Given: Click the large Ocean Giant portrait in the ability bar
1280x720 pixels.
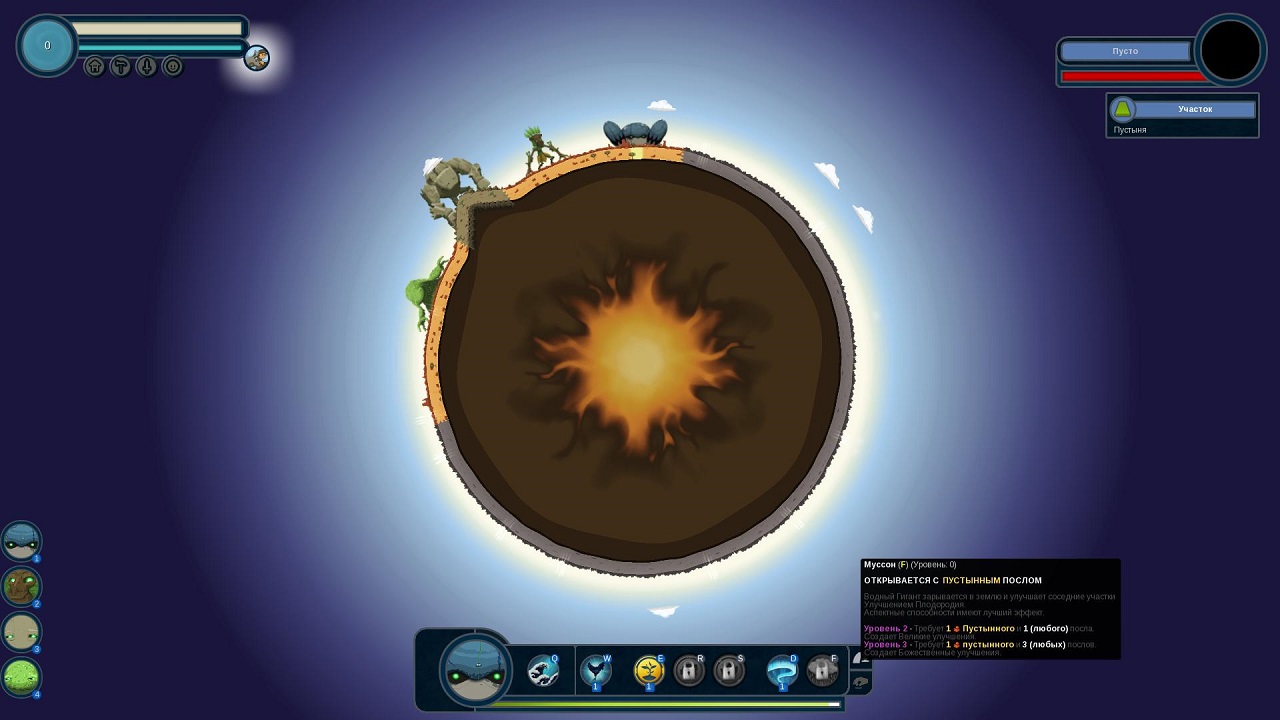Looking at the screenshot, I should tap(477, 668).
